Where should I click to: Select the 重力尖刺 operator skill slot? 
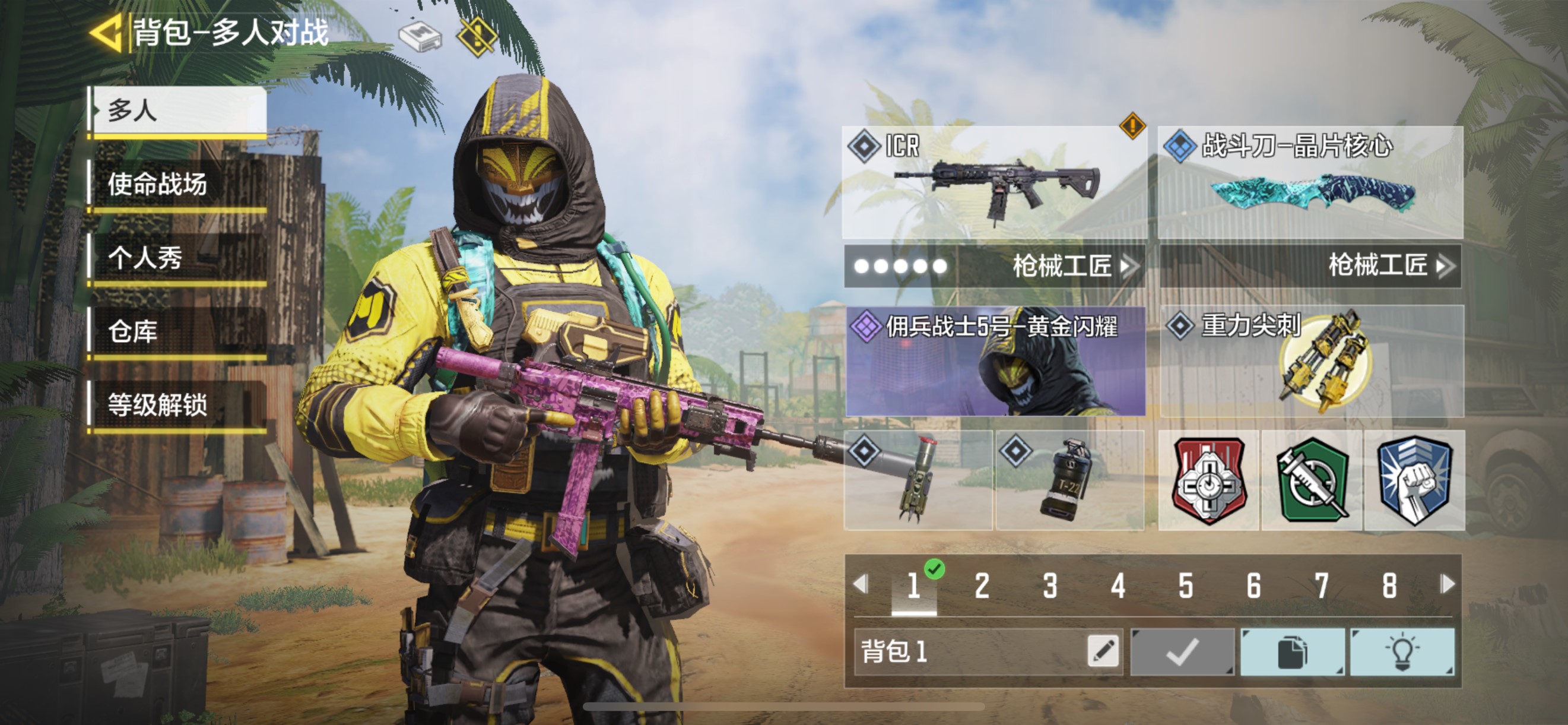(1311, 361)
